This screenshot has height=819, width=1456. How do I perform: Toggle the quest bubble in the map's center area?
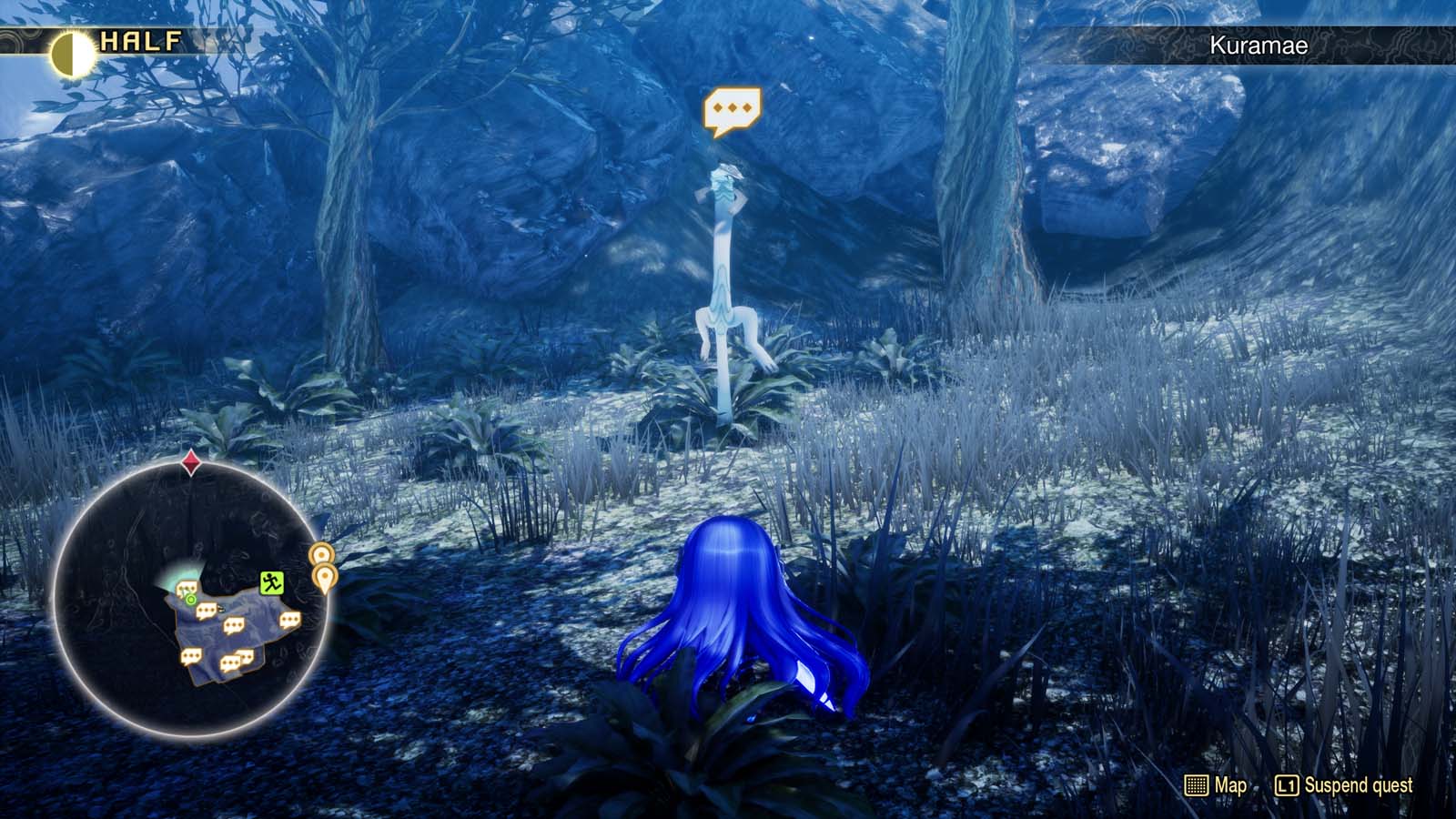pyautogui.click(x=233, y=624)
